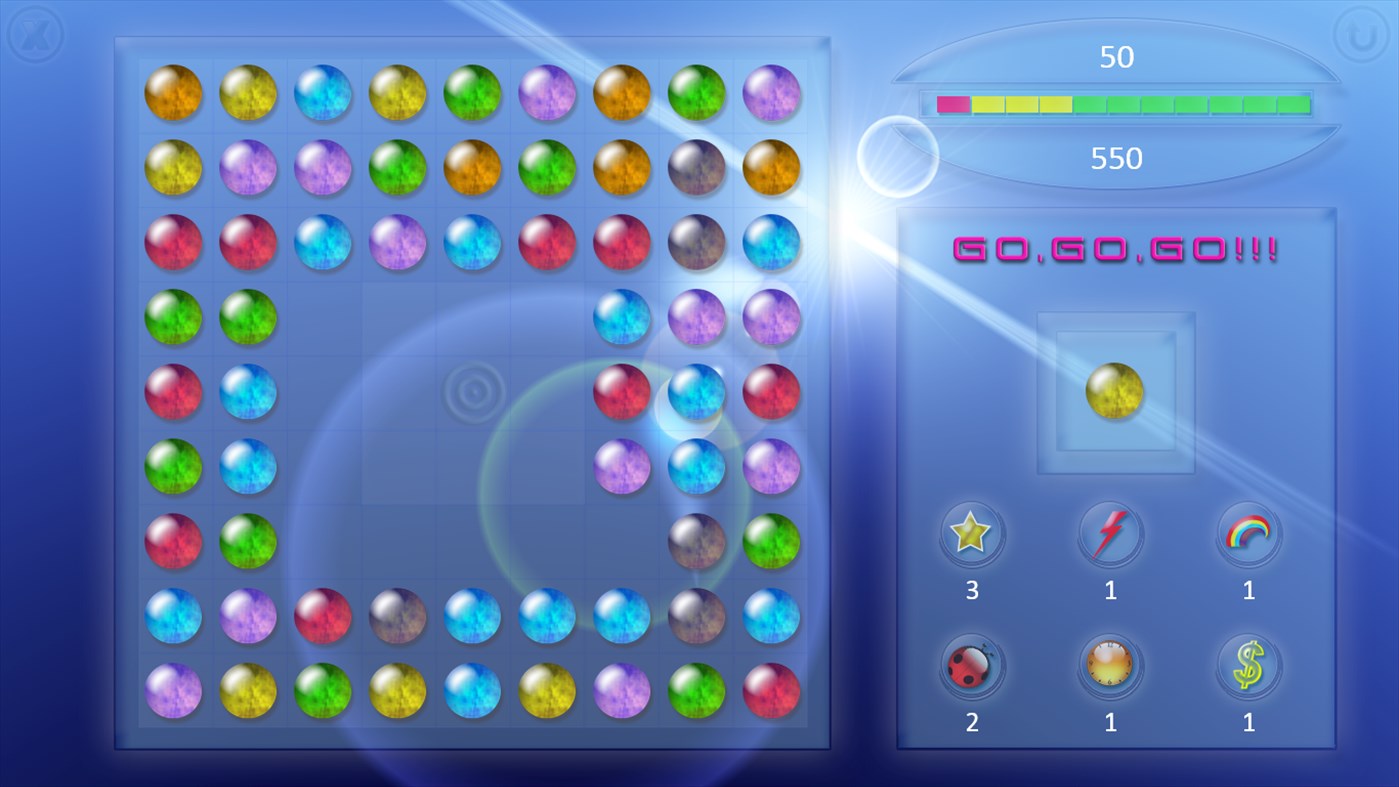Select the orange gem in the board's top-left corner
Image resolution: width=1399 pixels, height=787 pixels.
click(174, 94)
